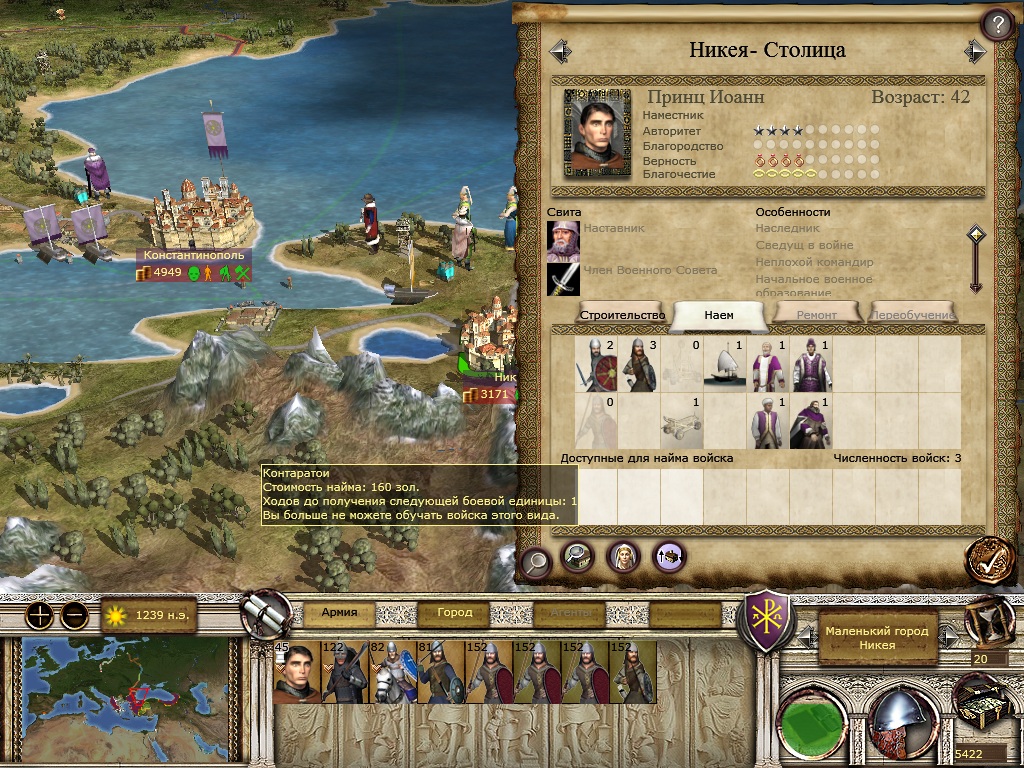Choose the catapult siege unit
The width and height of the screenshot is (1024, 768).
point(682,422)
